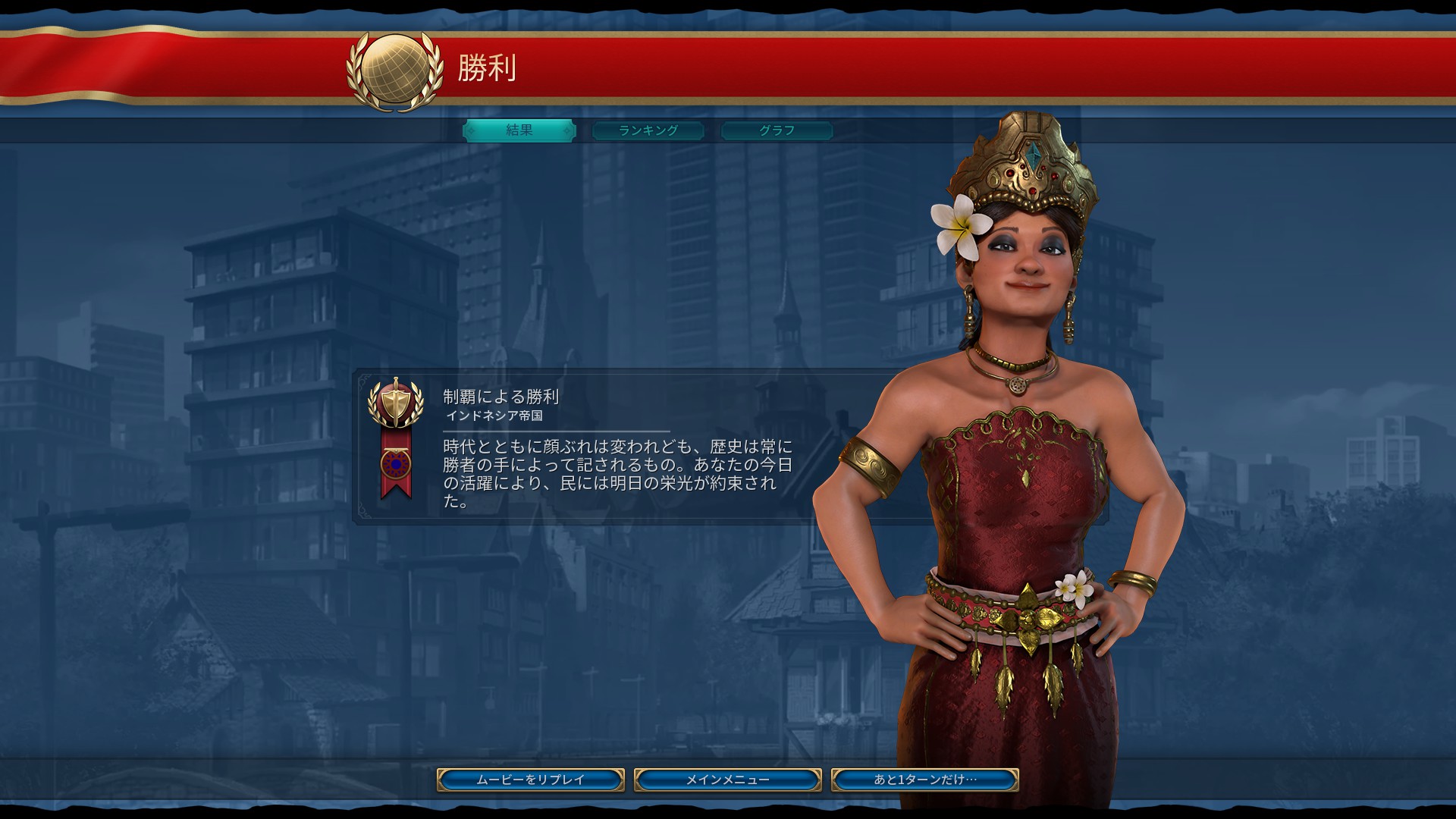Open the ランキング tab
1456x819 pixels.
point(648,130)
